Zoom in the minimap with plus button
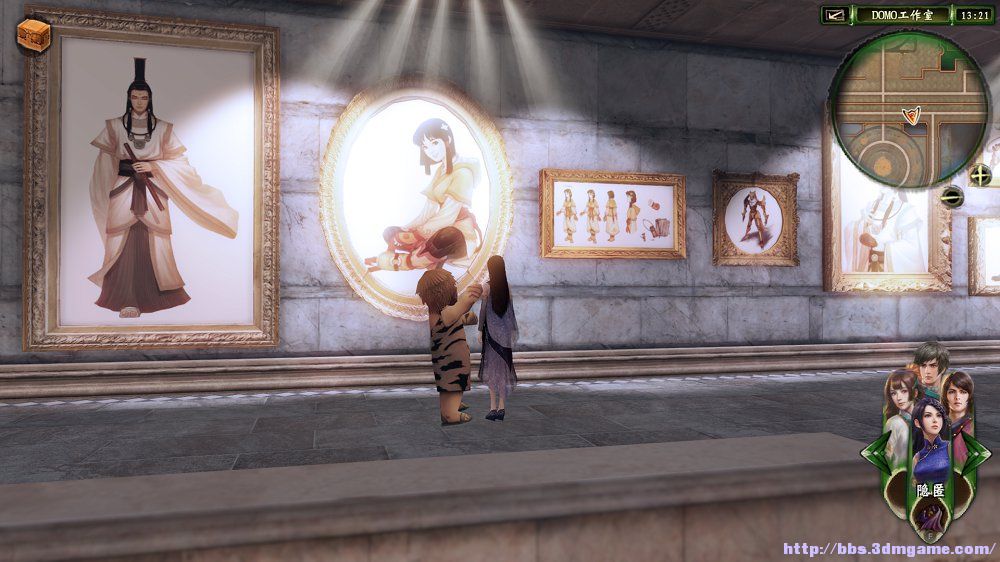Viewport: 1000px width, 562px height. (x=980, y=175)
